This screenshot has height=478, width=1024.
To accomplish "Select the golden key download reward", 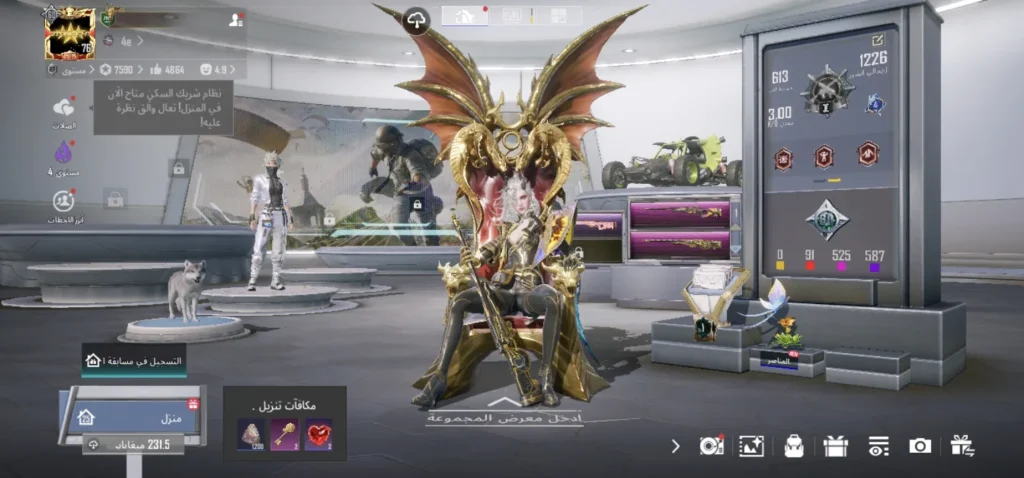I will coord(284,433).
